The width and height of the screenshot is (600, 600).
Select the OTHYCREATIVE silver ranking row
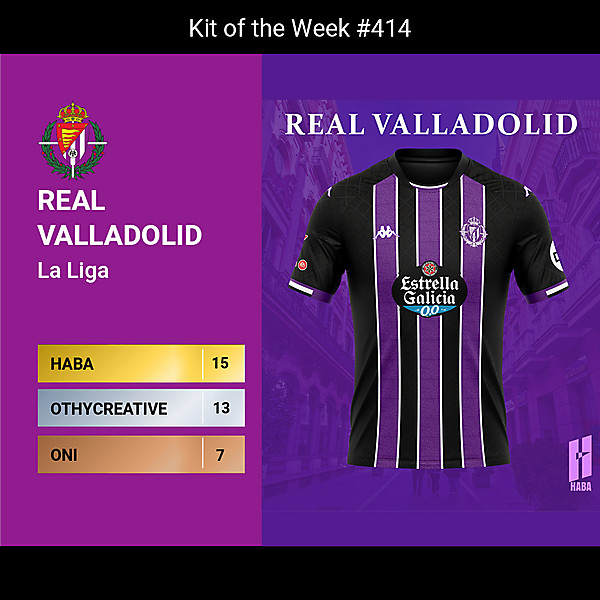pyautogui.click(x=141, y=409)
